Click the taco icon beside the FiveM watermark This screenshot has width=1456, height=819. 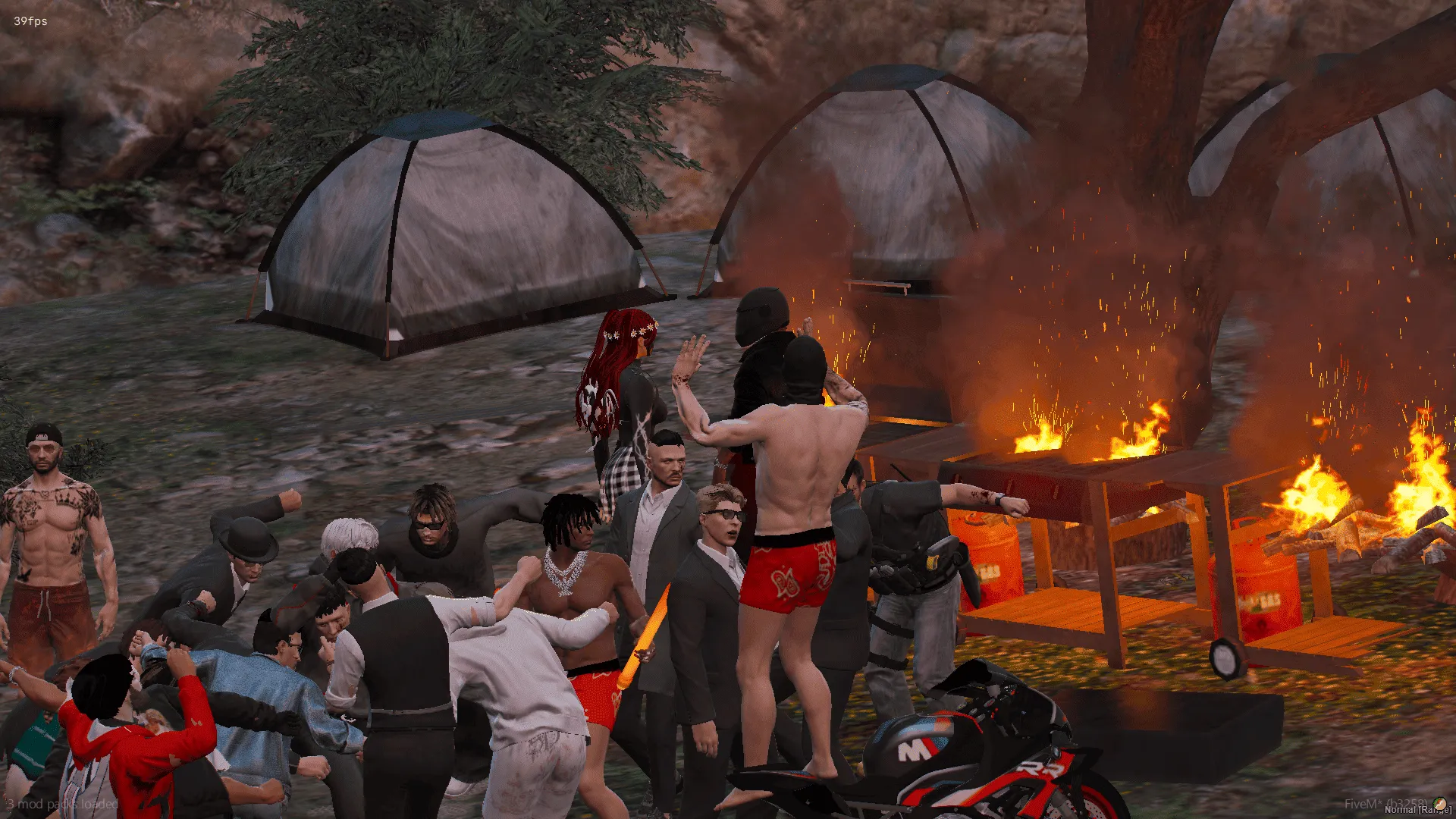(x=1439, y=803)
